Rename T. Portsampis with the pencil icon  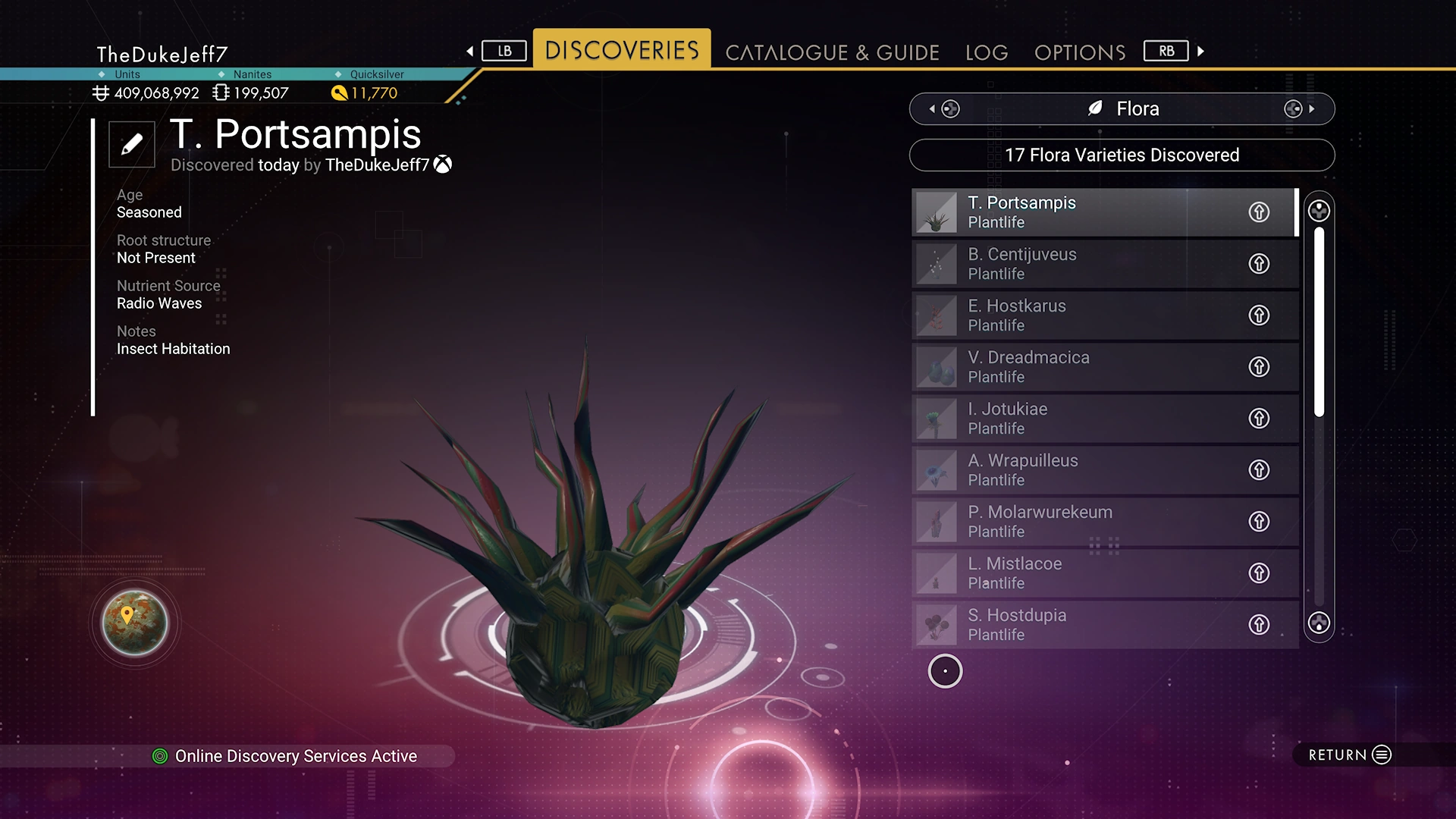tap(132, 143)
